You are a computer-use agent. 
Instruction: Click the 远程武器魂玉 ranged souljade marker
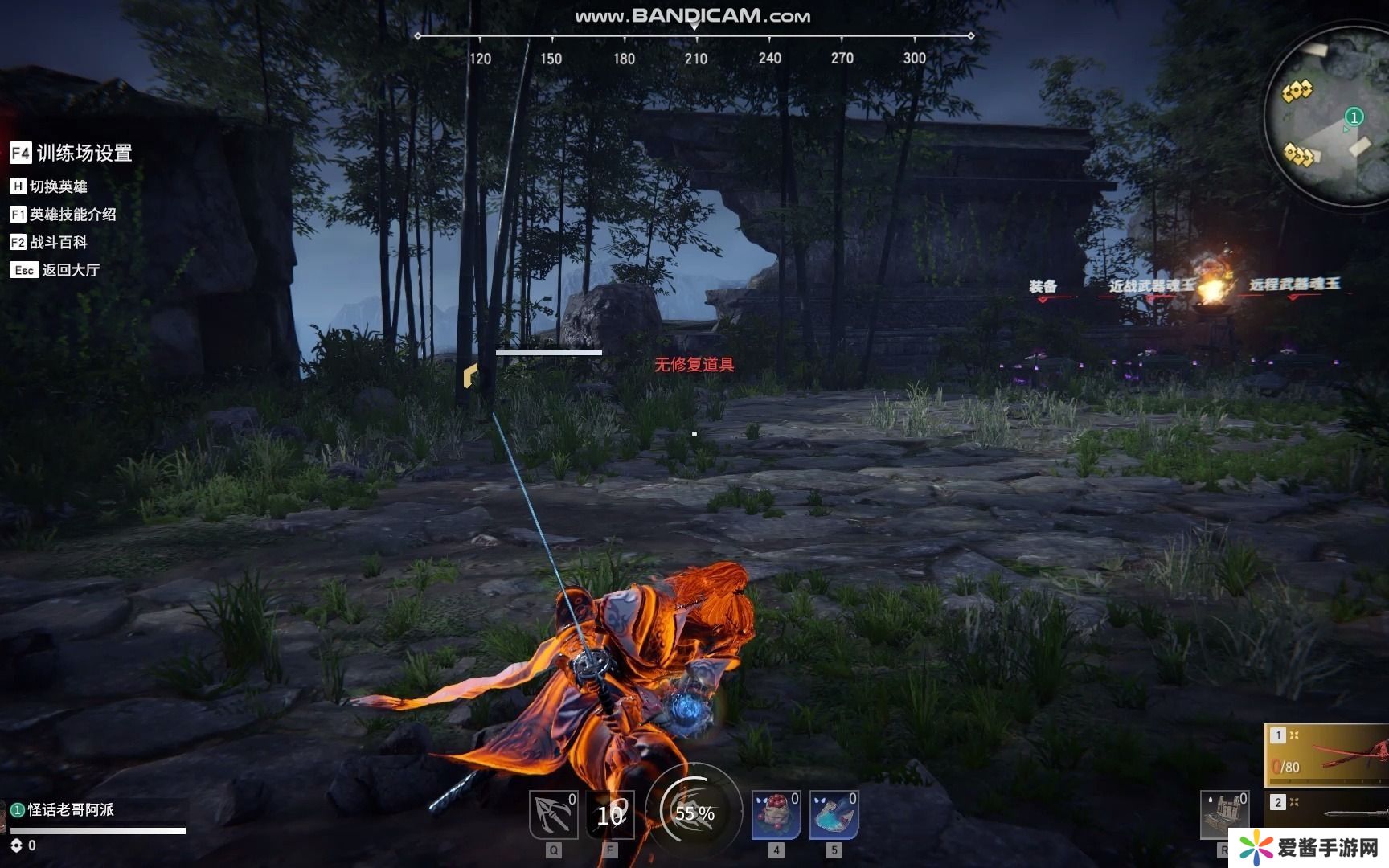(1294, 285)
